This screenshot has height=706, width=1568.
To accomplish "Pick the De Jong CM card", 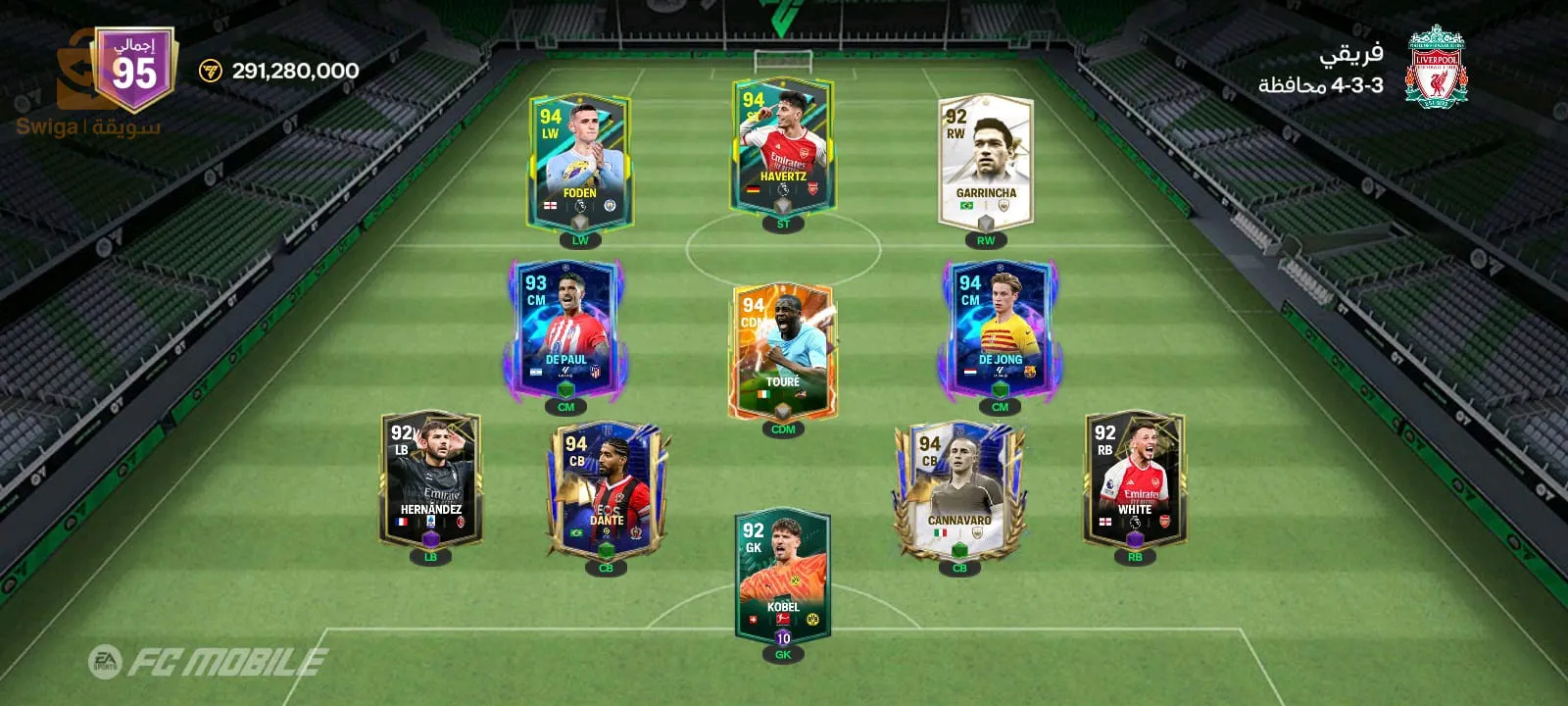I will [1000, 328].
